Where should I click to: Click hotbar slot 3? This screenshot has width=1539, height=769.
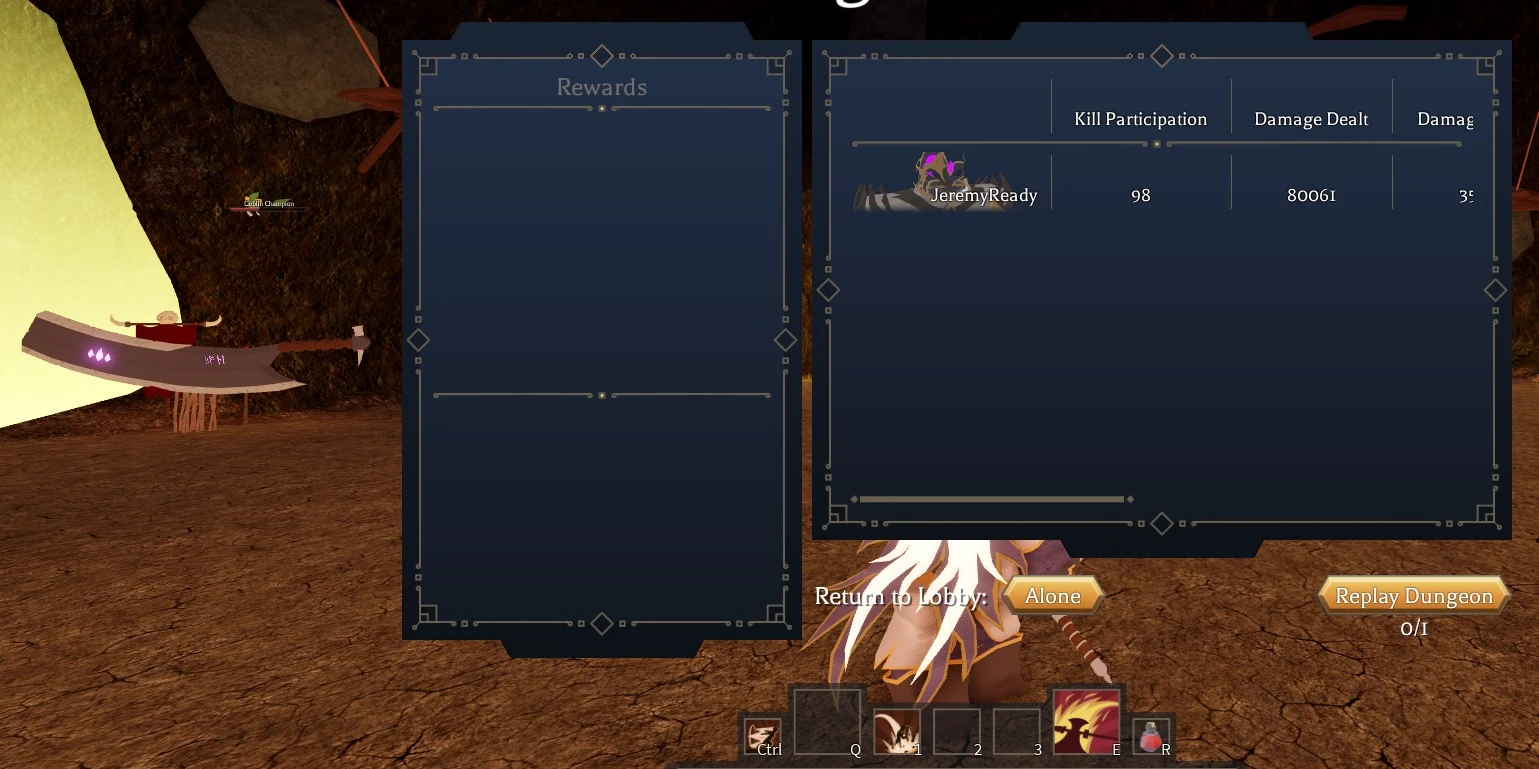[x=1016, y=731]
